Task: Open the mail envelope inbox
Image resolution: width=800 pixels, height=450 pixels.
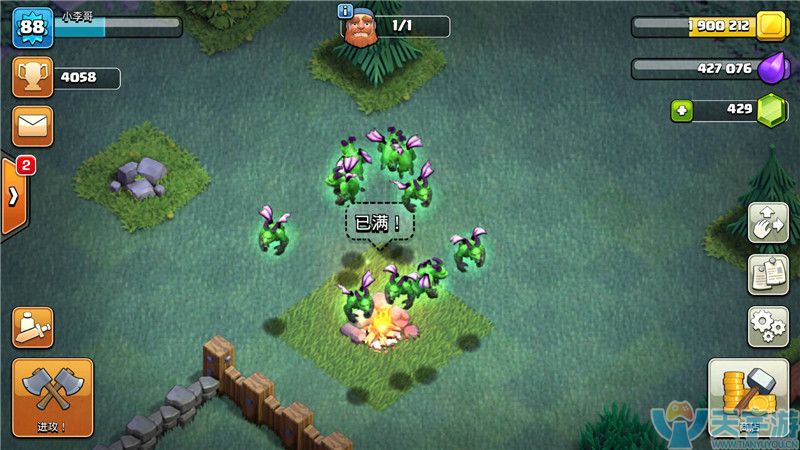Action: click(x=32, y=126)
